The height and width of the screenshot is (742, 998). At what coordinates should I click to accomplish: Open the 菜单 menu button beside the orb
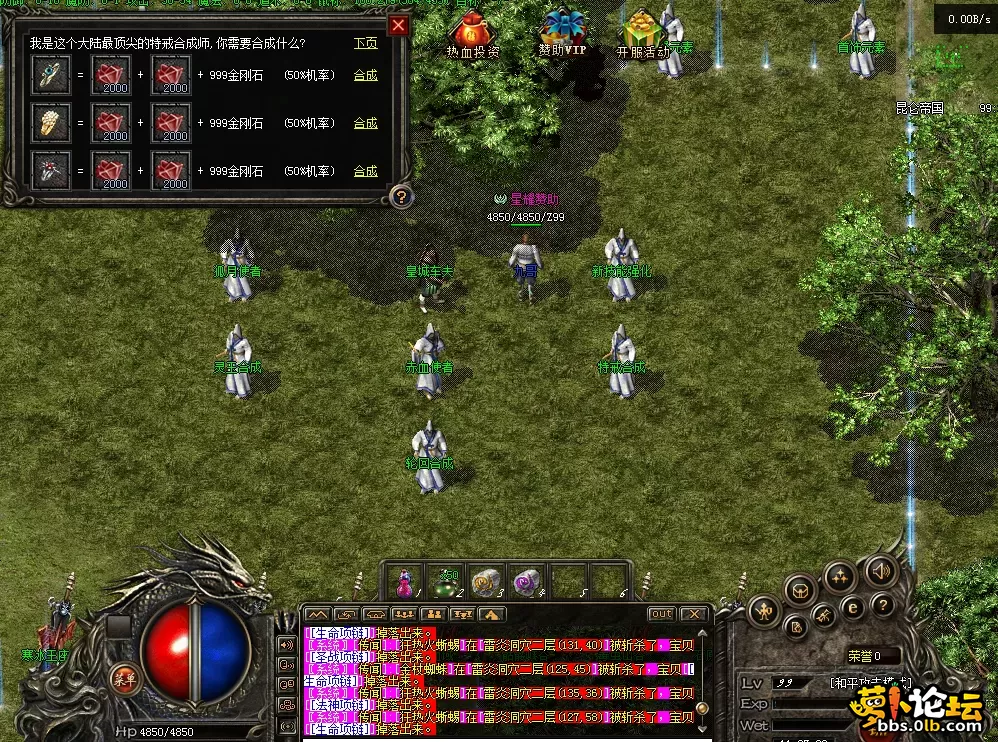125,677
